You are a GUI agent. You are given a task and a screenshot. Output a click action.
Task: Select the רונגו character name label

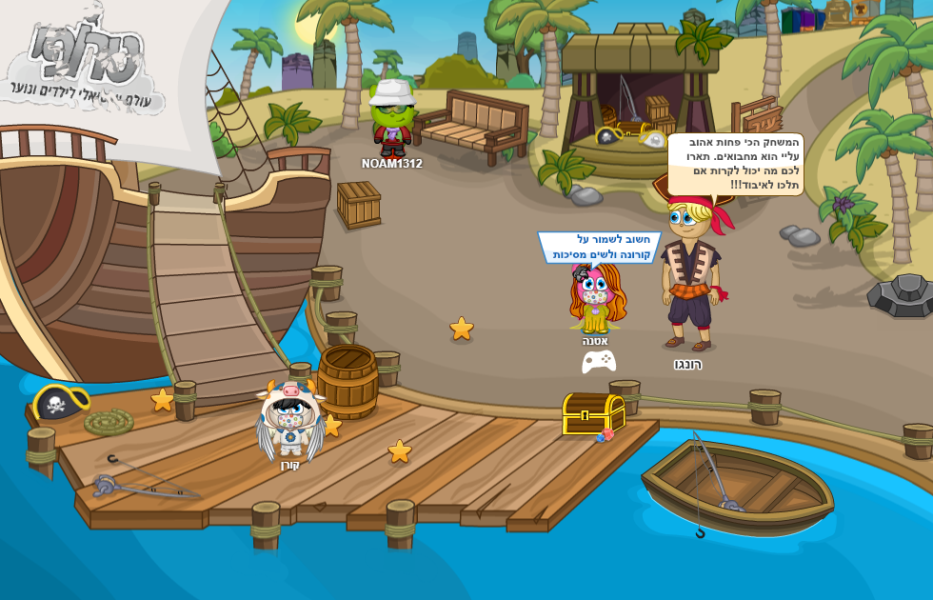pos(687,365)
